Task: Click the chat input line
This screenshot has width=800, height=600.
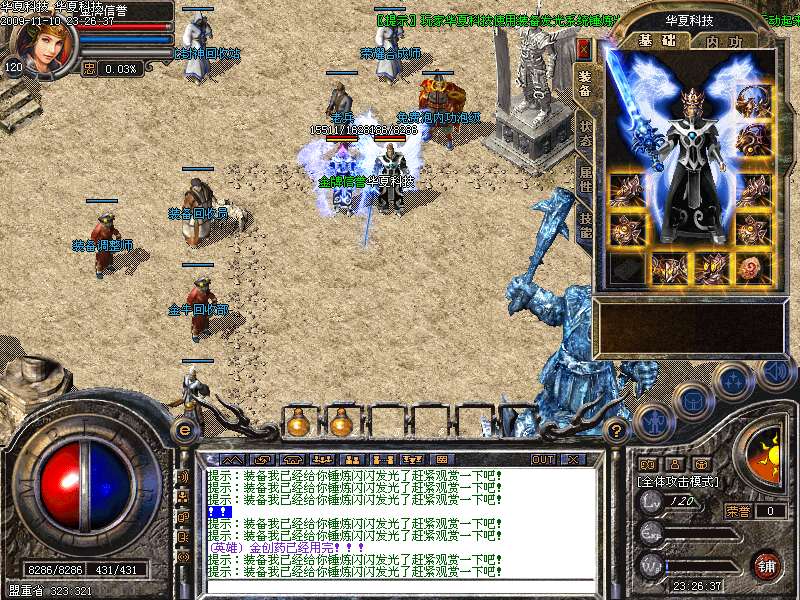Action: tap(400, 584)
